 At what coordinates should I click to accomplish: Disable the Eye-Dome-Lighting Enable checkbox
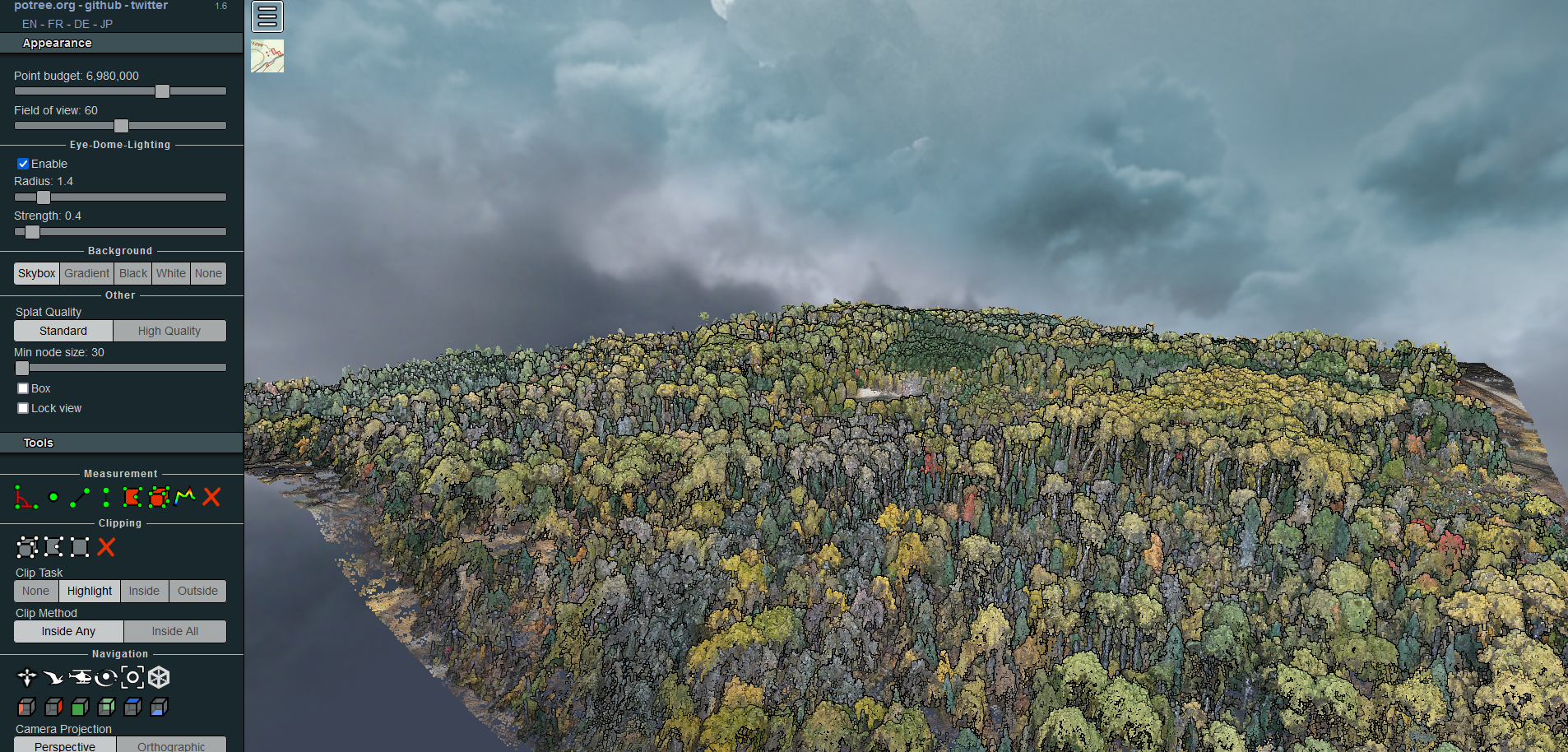tap(23, 163)
